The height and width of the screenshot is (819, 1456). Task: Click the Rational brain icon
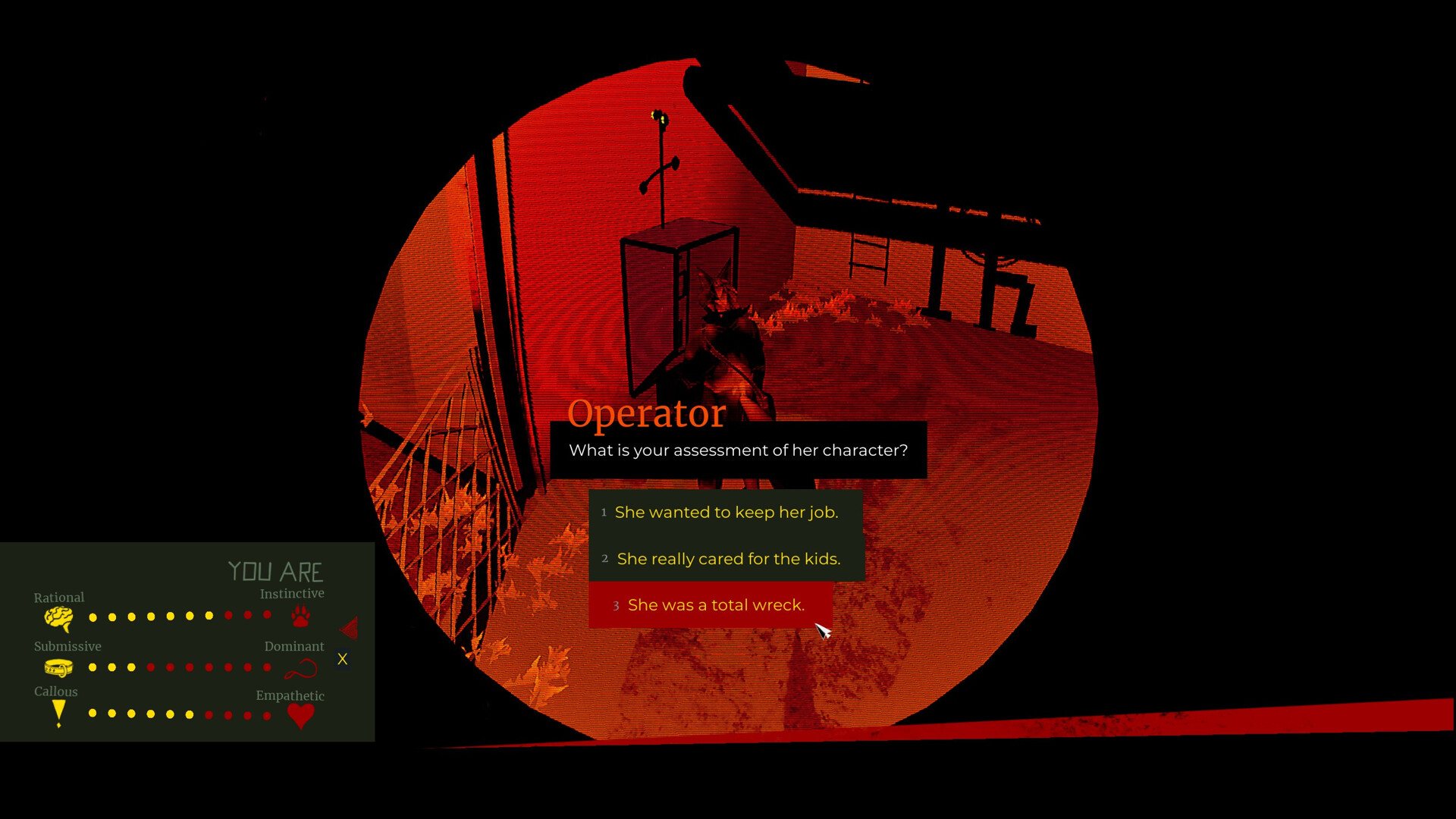(x=58, y=620)
